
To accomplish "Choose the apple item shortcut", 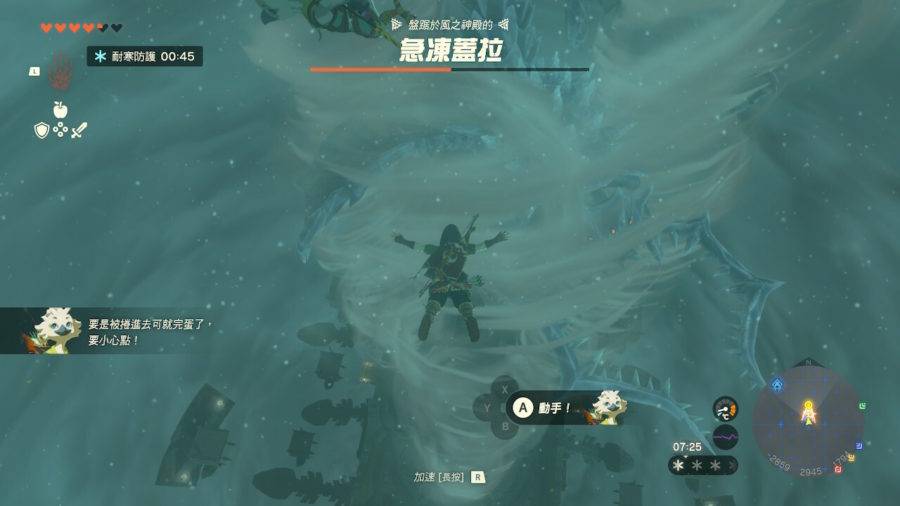I will (60, 109).
